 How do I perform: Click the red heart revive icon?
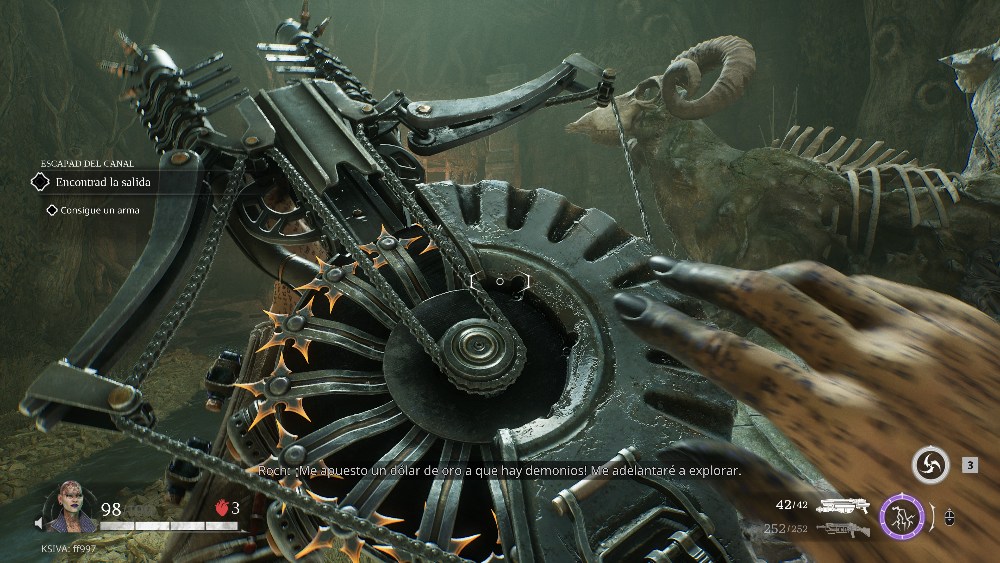(221, 508)
